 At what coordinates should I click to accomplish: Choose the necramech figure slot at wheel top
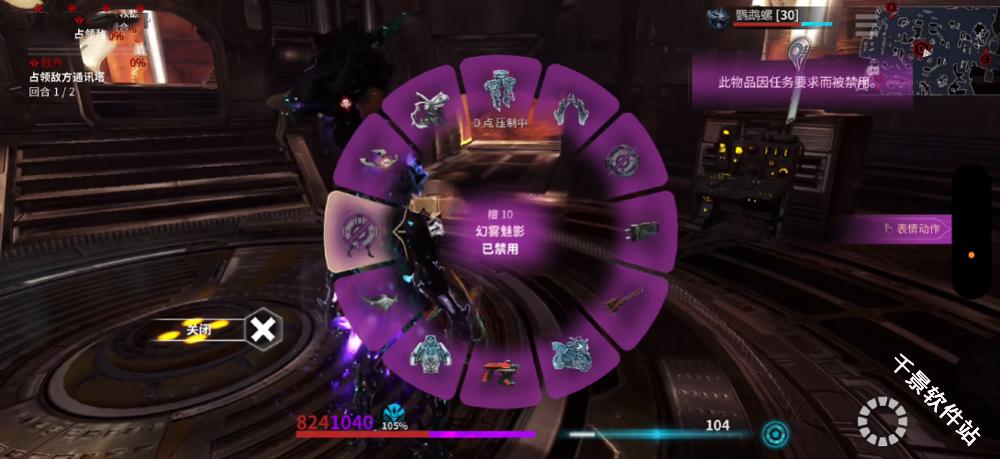pos(499,91)
